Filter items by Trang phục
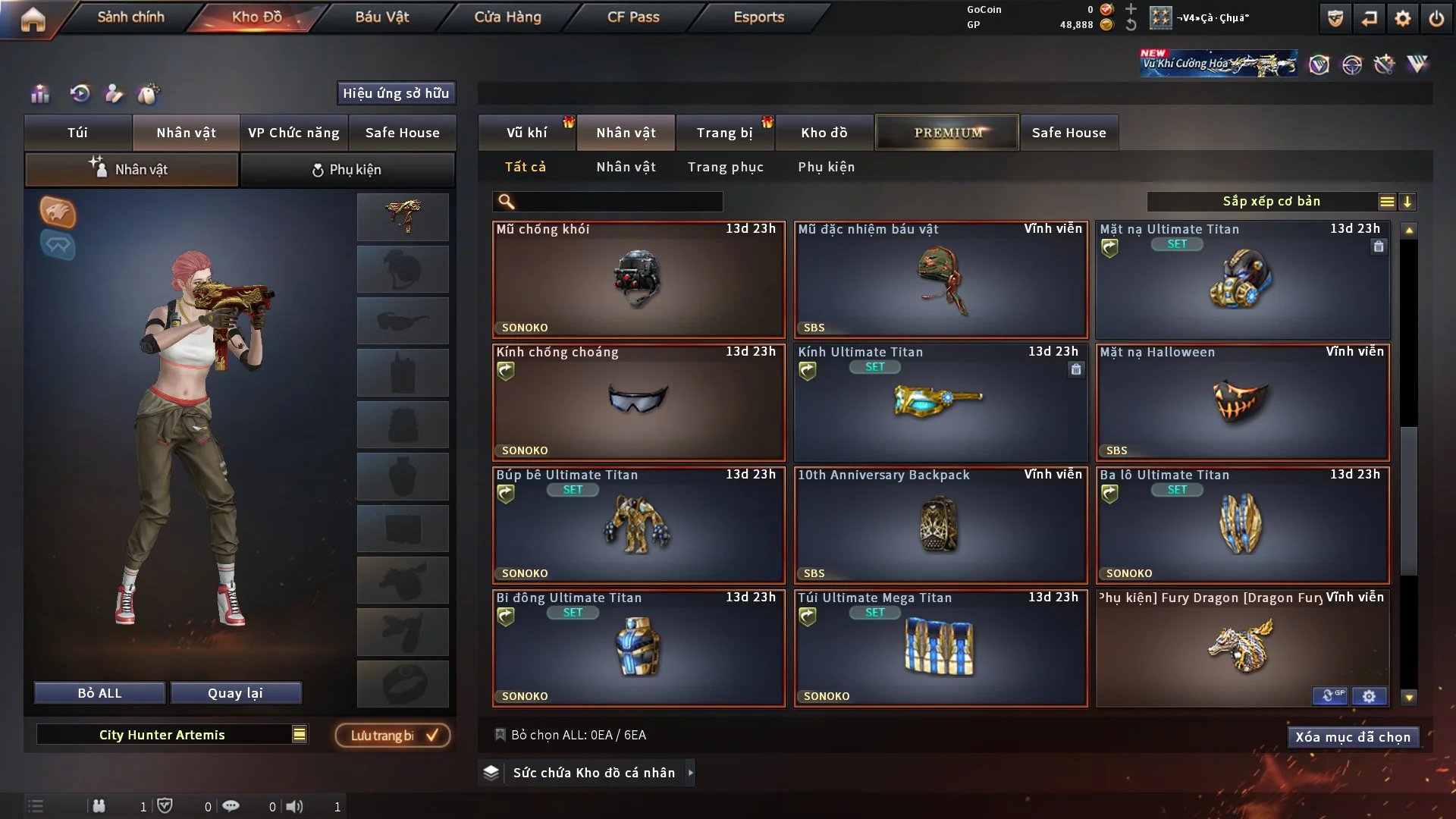The height and width of the screenshot is (819, 1456). (725, 167)
